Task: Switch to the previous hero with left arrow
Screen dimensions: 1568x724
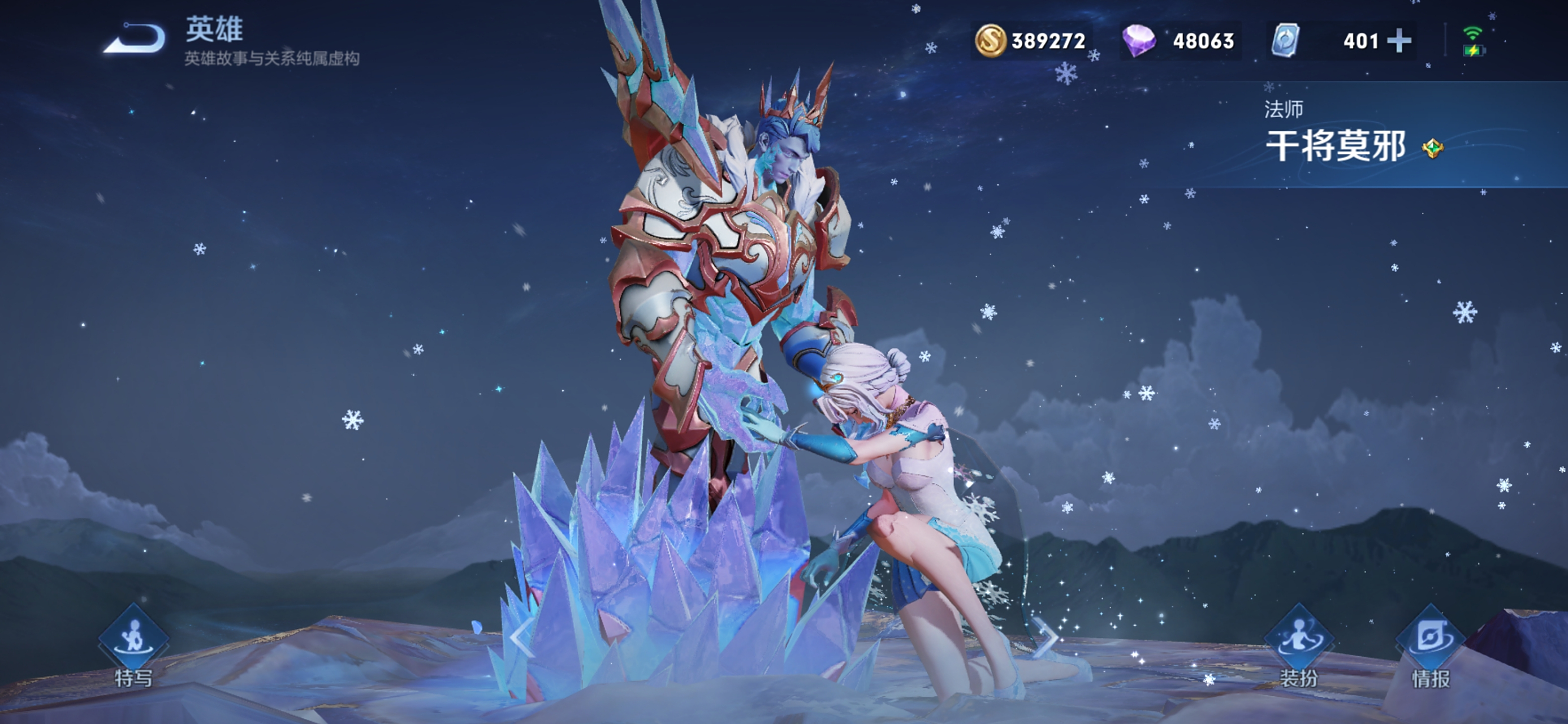Action: point(522,637)
